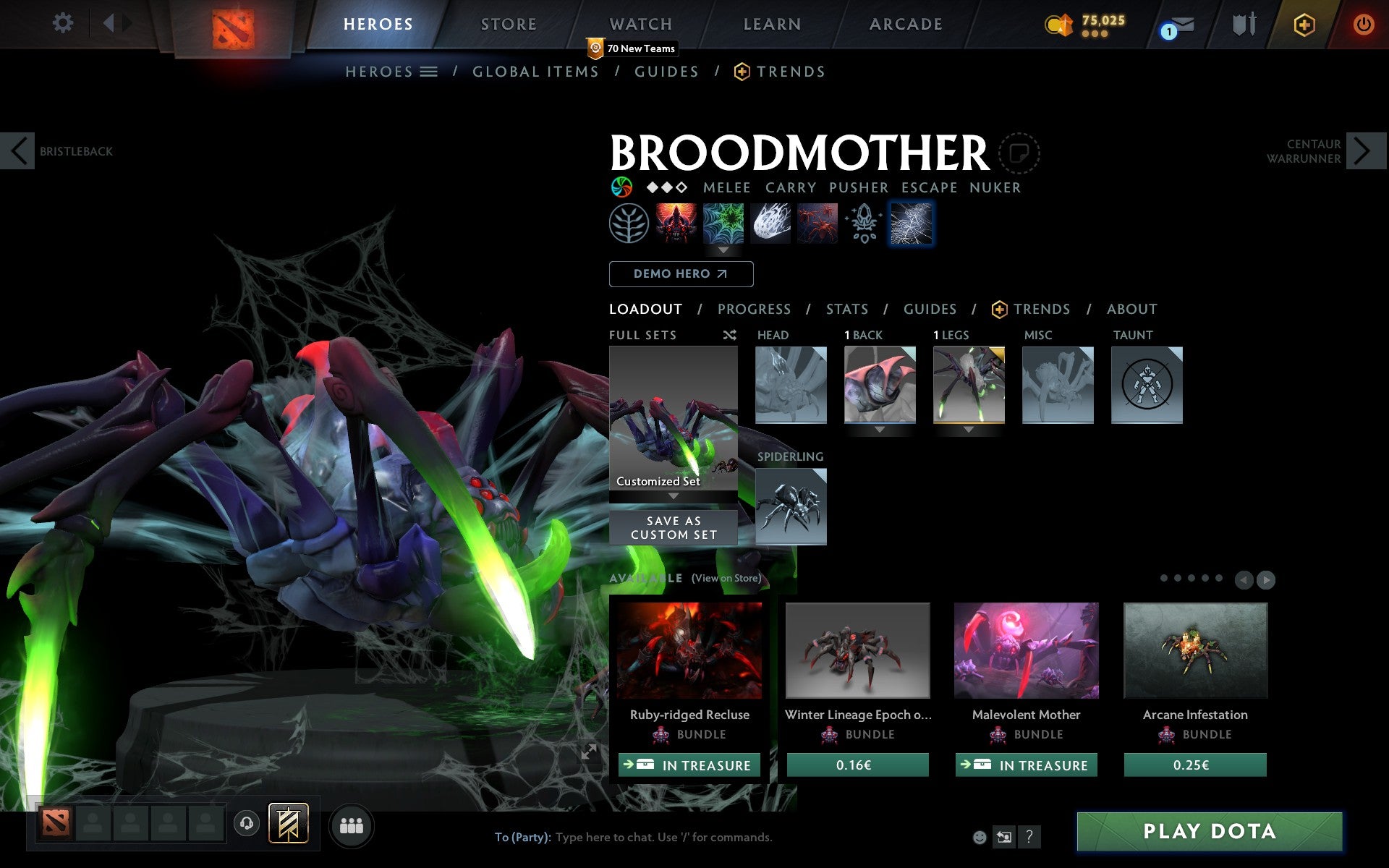Select the Spin Web ability icon

723,224
